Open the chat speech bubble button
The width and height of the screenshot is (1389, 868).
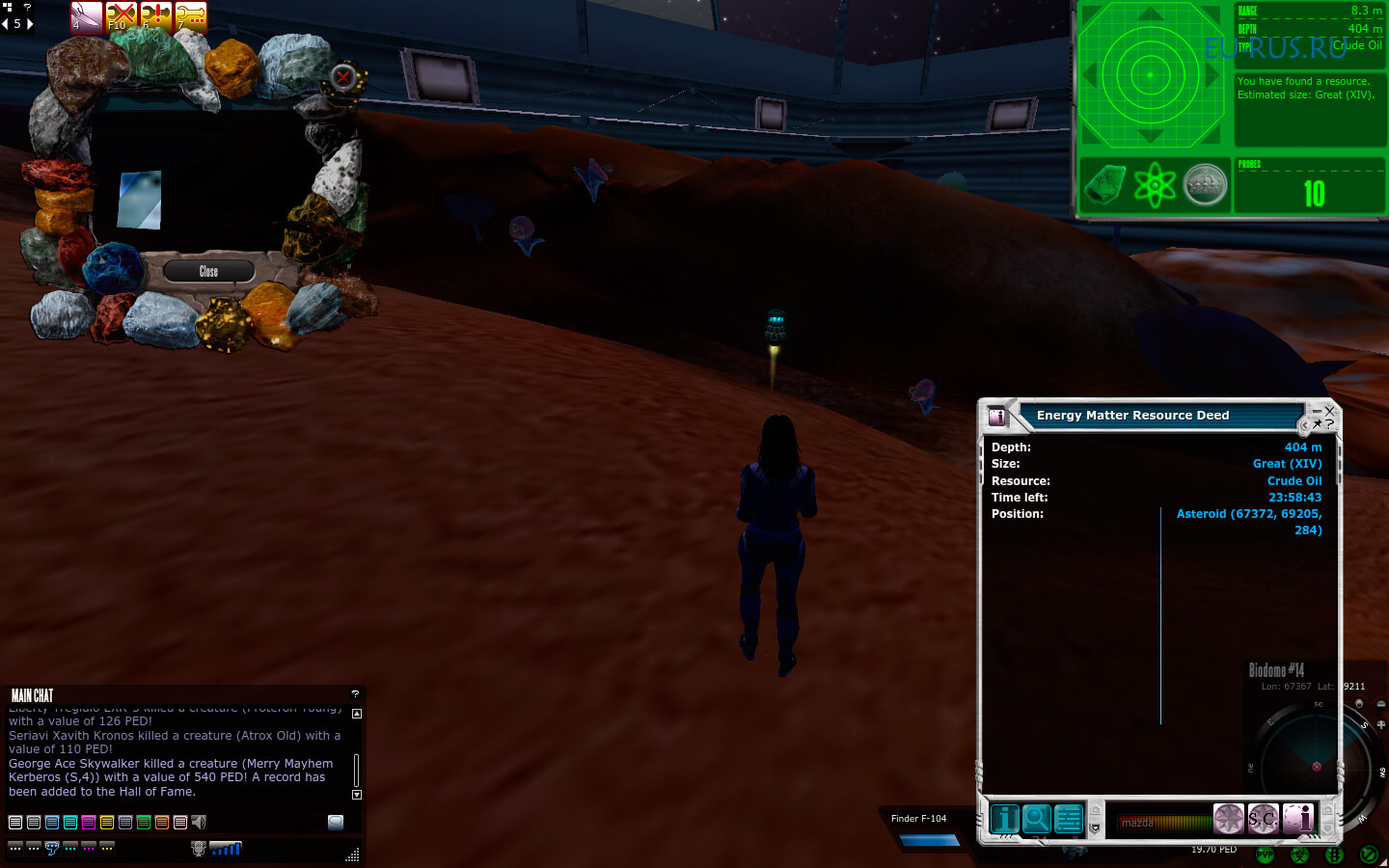[336, 823]
